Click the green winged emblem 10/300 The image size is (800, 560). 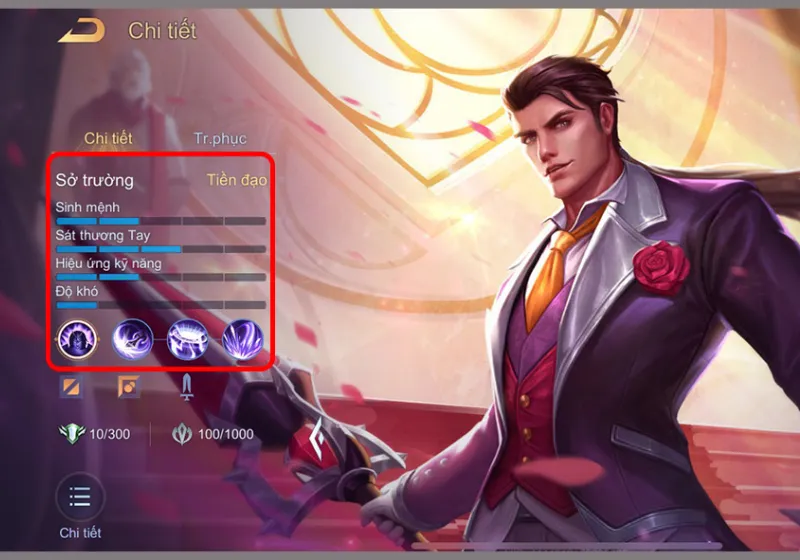click(x=72, y=434)
